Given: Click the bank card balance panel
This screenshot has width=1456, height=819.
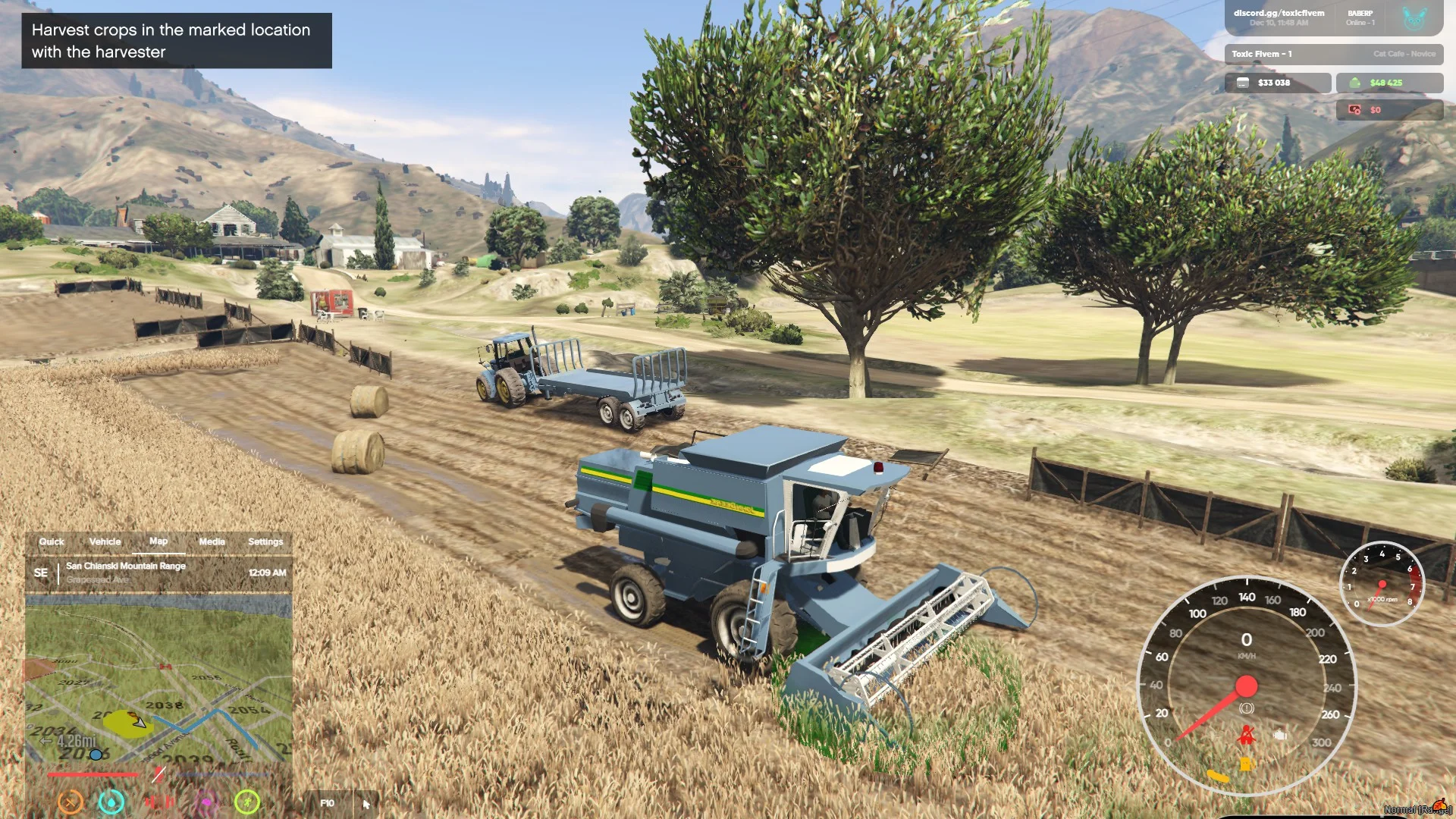Looking at the screenshot, I should coord(1277,83).
